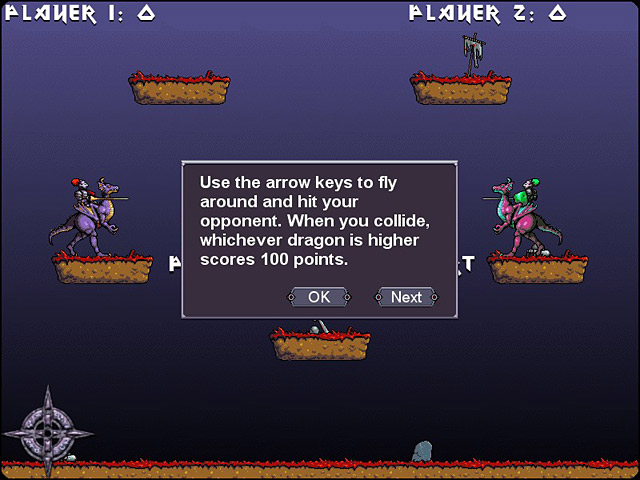The width and height of the screenshot is (640, 480).
Task: Dismiss the tutorial with the OK button
Action: point(319,296)
